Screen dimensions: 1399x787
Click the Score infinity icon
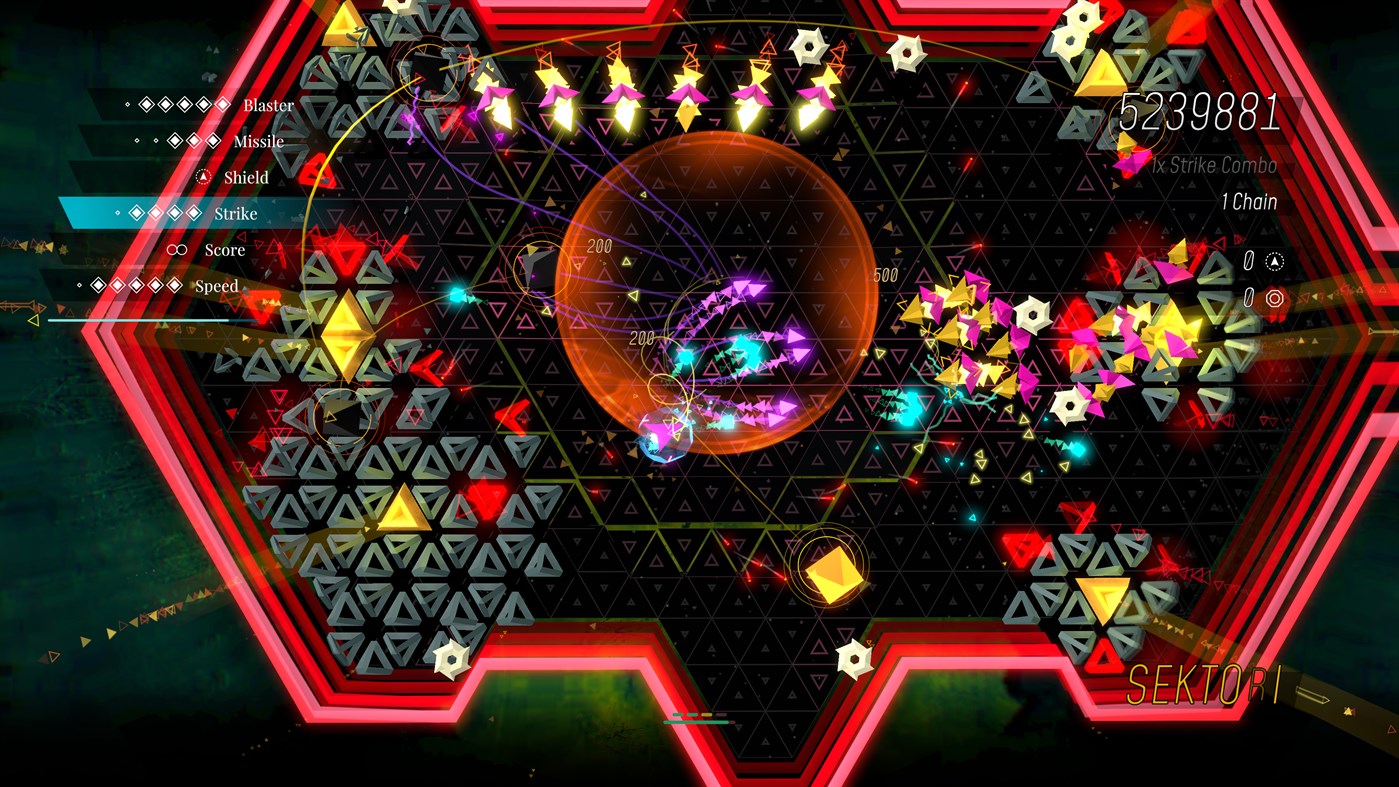click(177, 249)
